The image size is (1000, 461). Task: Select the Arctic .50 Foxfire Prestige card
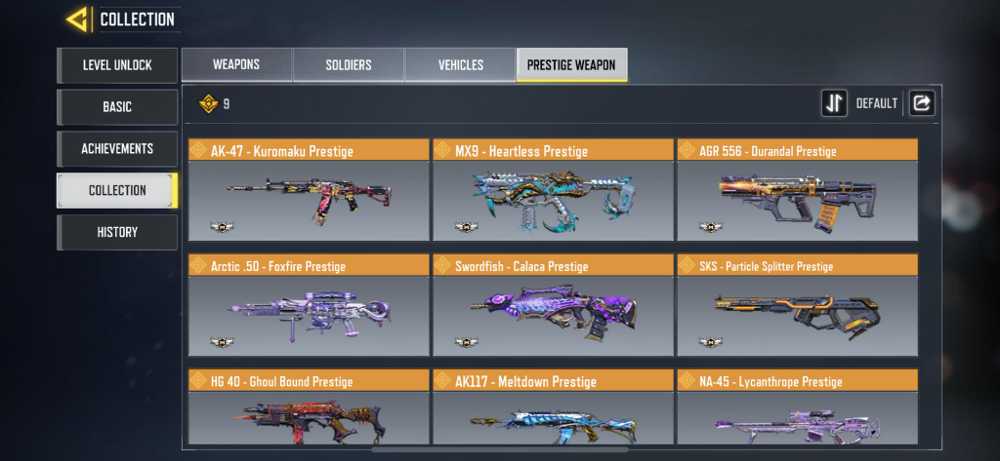[308, 305]
